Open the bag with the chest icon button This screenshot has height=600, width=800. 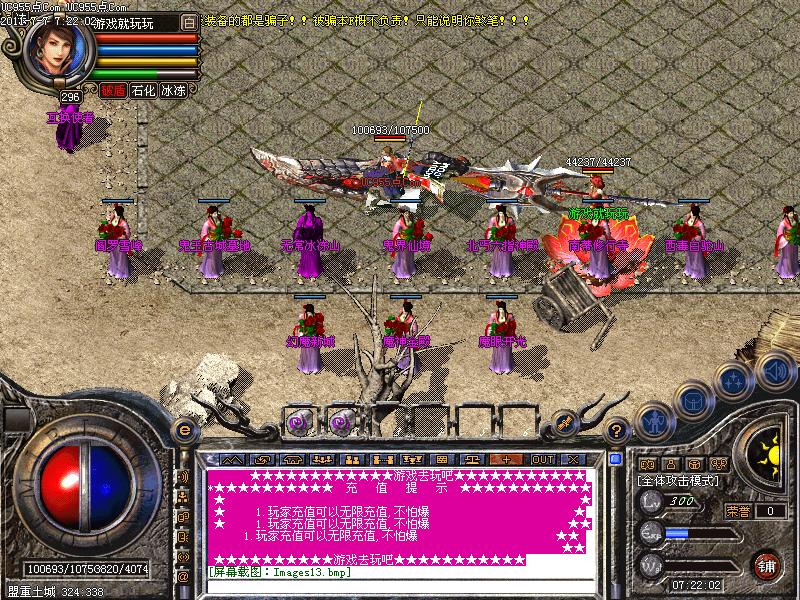(x=692, y=400)
